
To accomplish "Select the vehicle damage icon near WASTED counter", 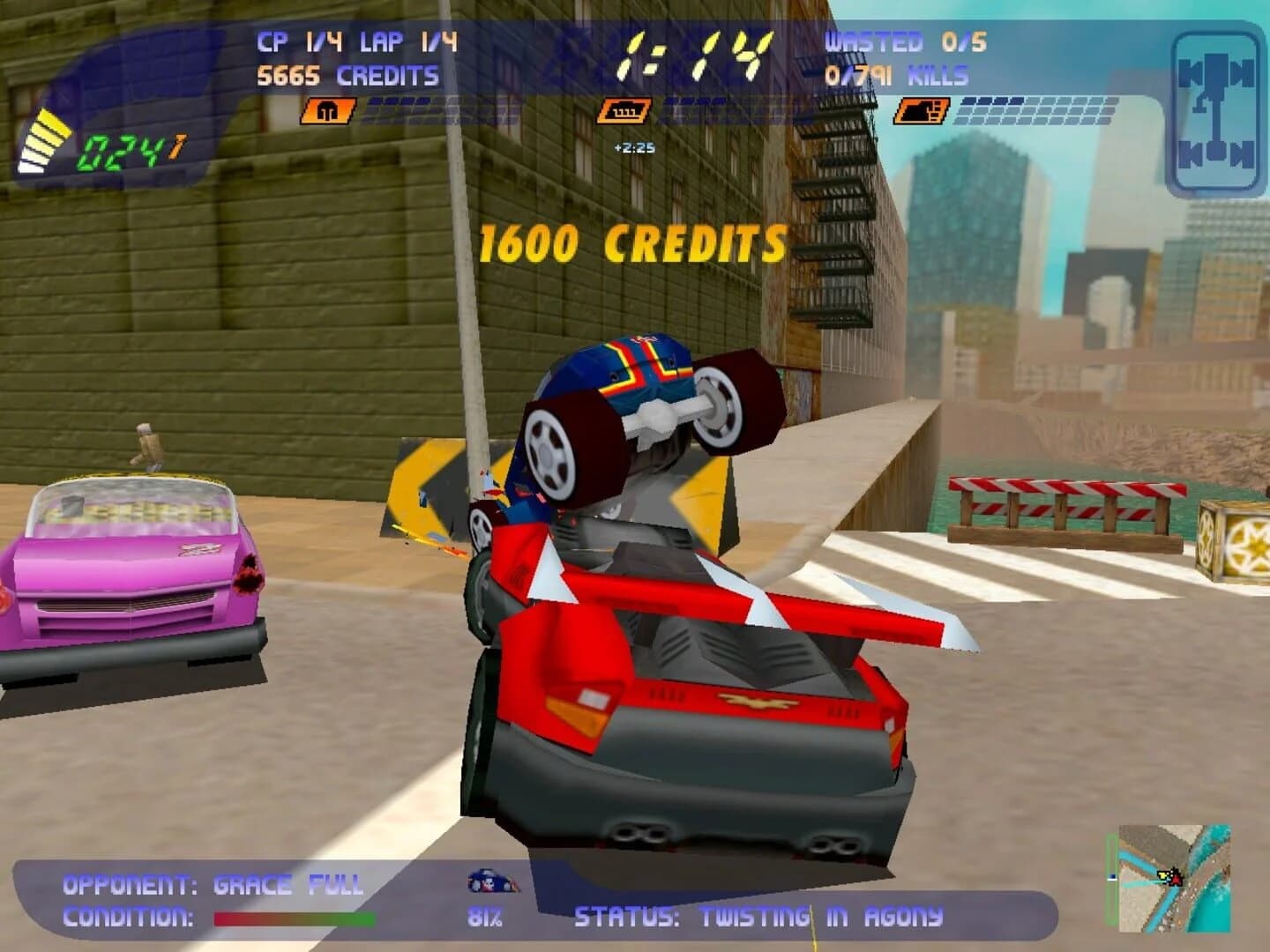I will tap(920, 112).
